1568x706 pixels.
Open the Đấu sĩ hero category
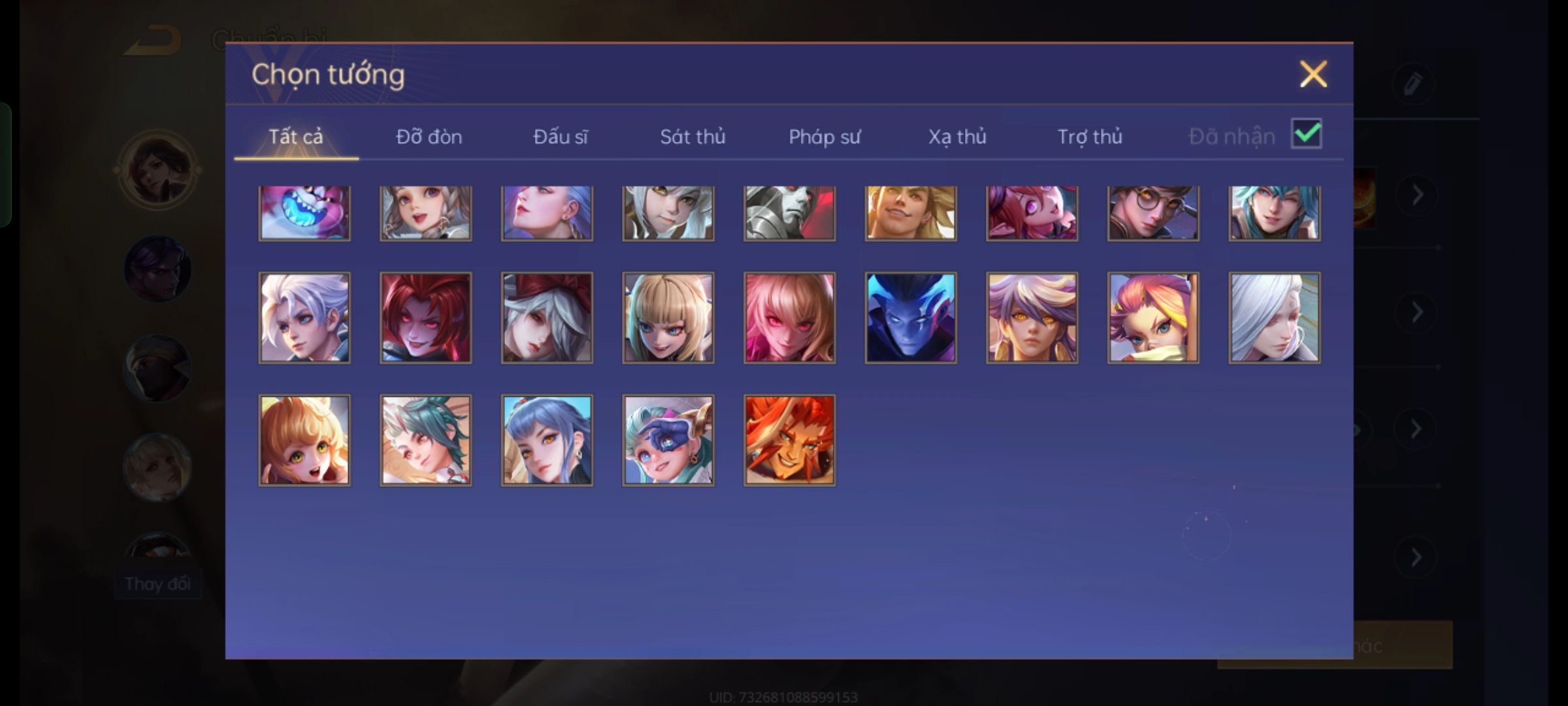560,137
